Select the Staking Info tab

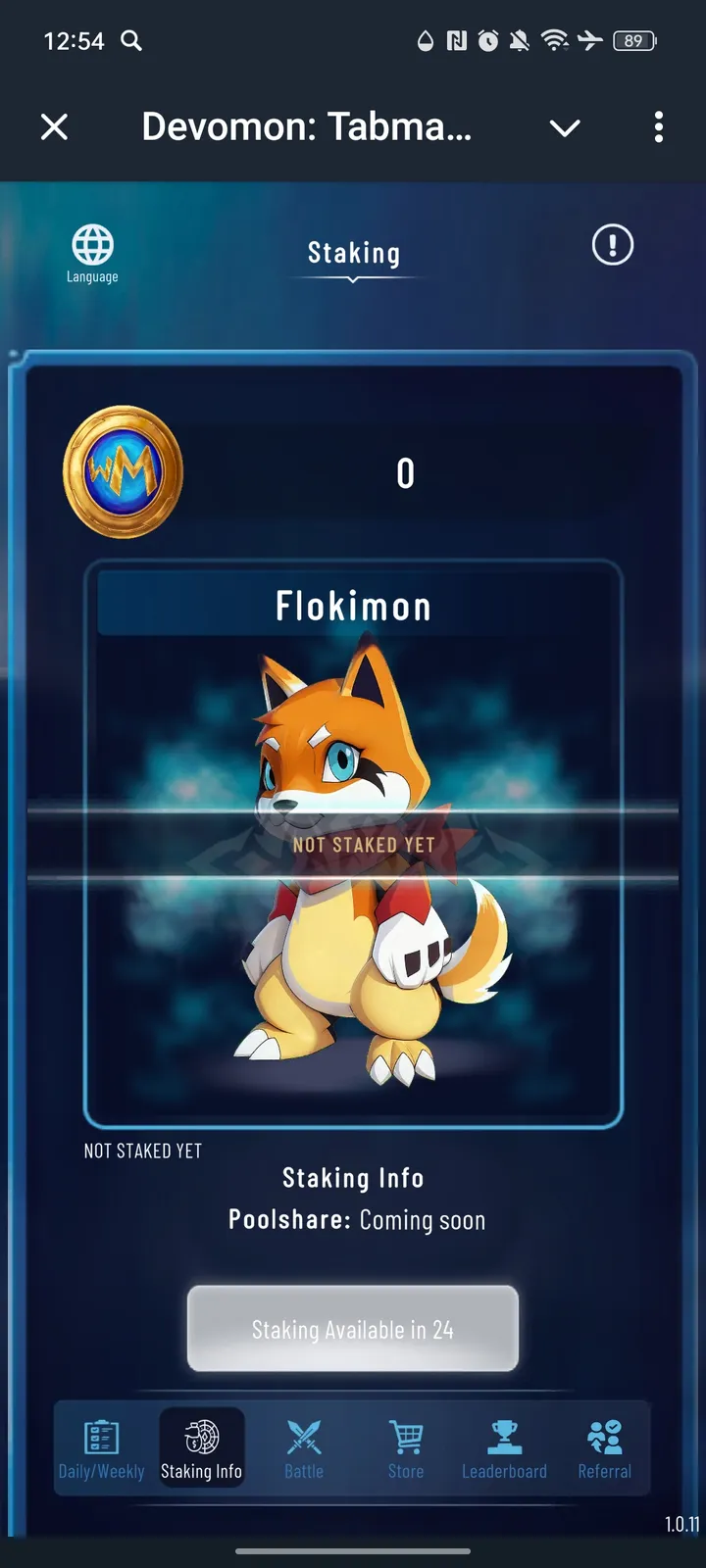point(201,1448)
